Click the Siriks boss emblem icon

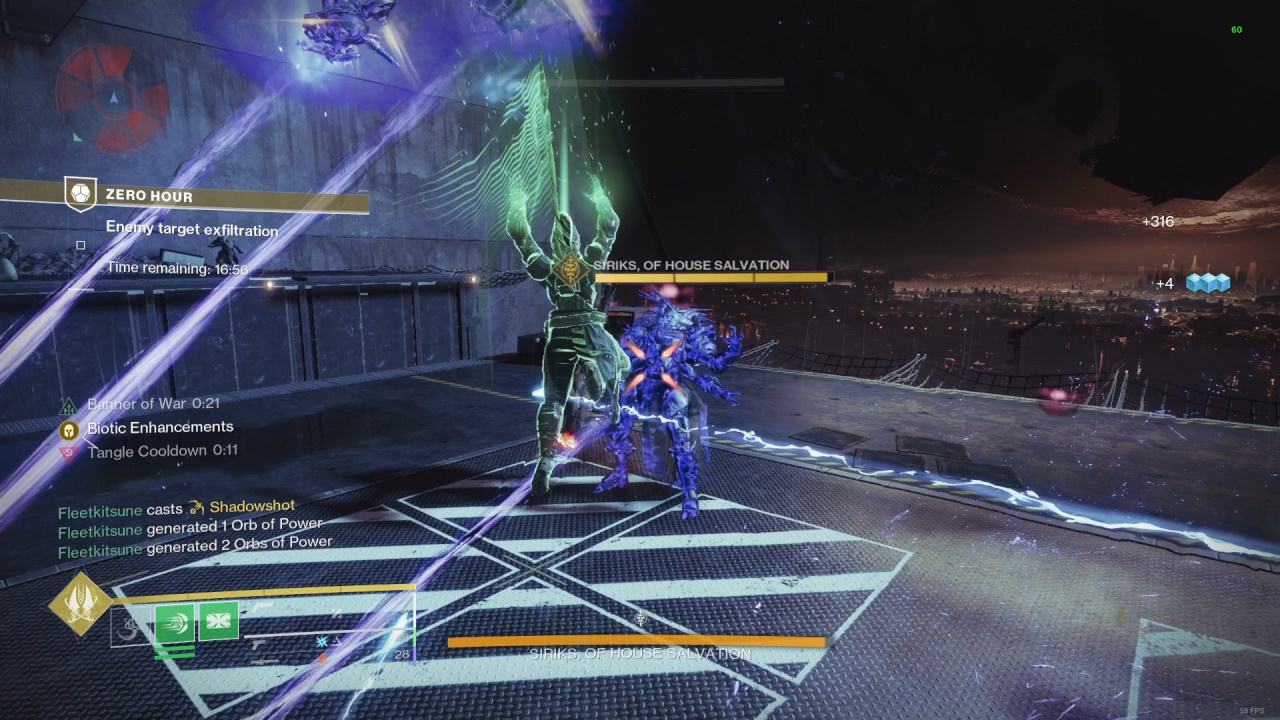(x=569, y=270)
